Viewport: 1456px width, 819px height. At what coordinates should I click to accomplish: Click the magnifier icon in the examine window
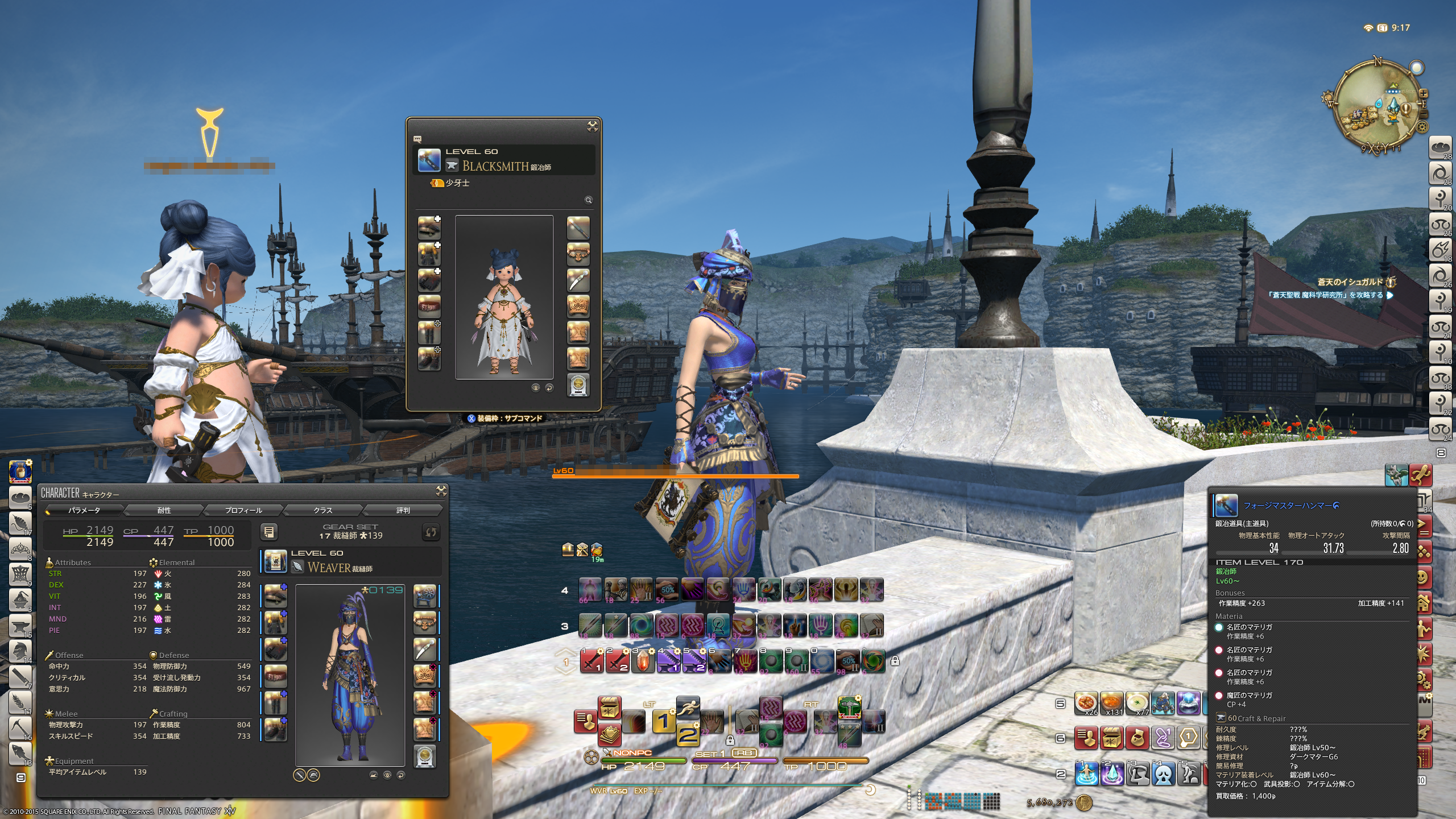589,200
